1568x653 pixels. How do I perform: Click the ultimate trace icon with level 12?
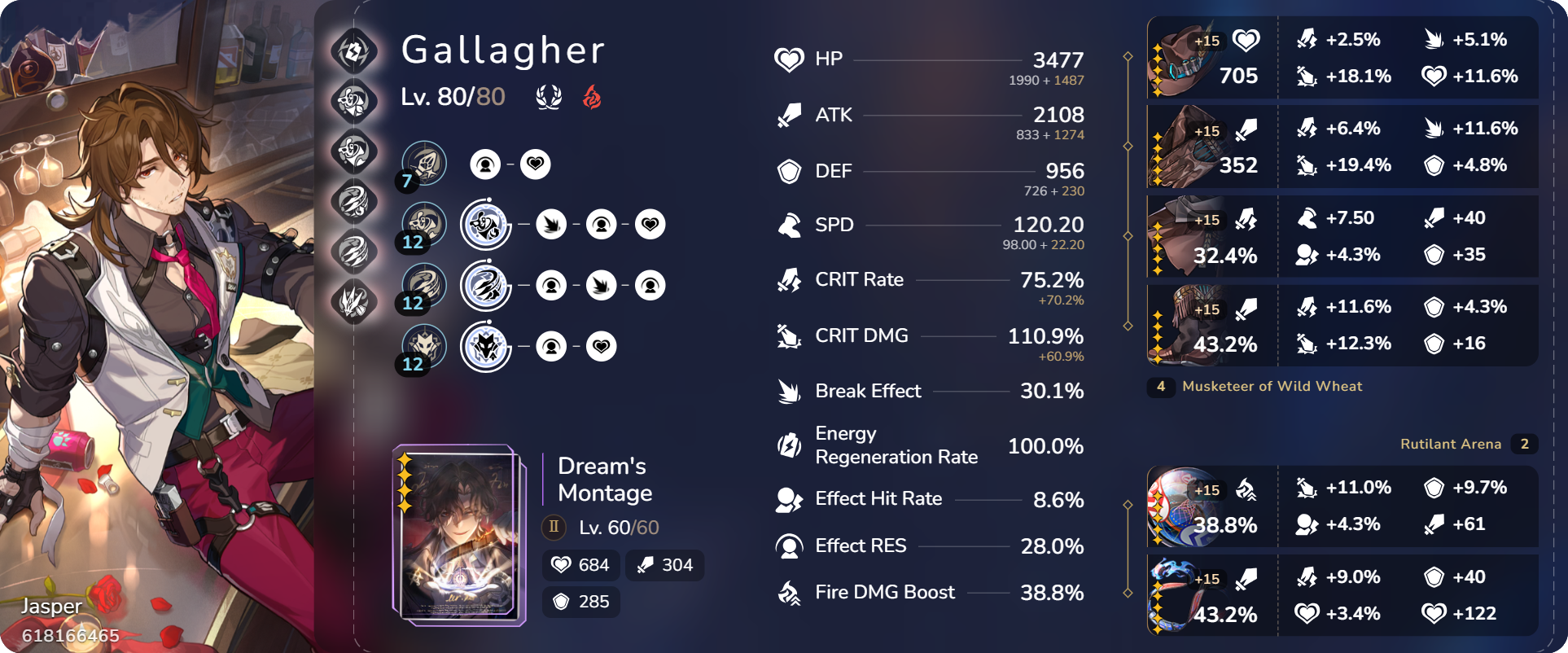point(423,286)
